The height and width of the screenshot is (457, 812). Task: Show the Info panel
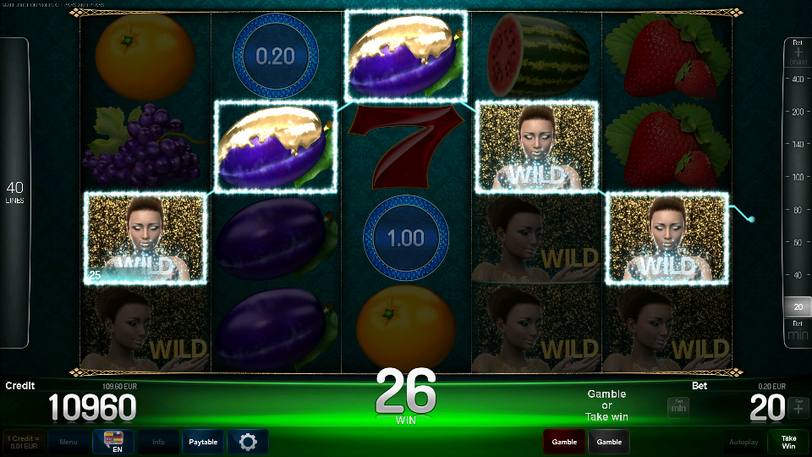[158, 441]
